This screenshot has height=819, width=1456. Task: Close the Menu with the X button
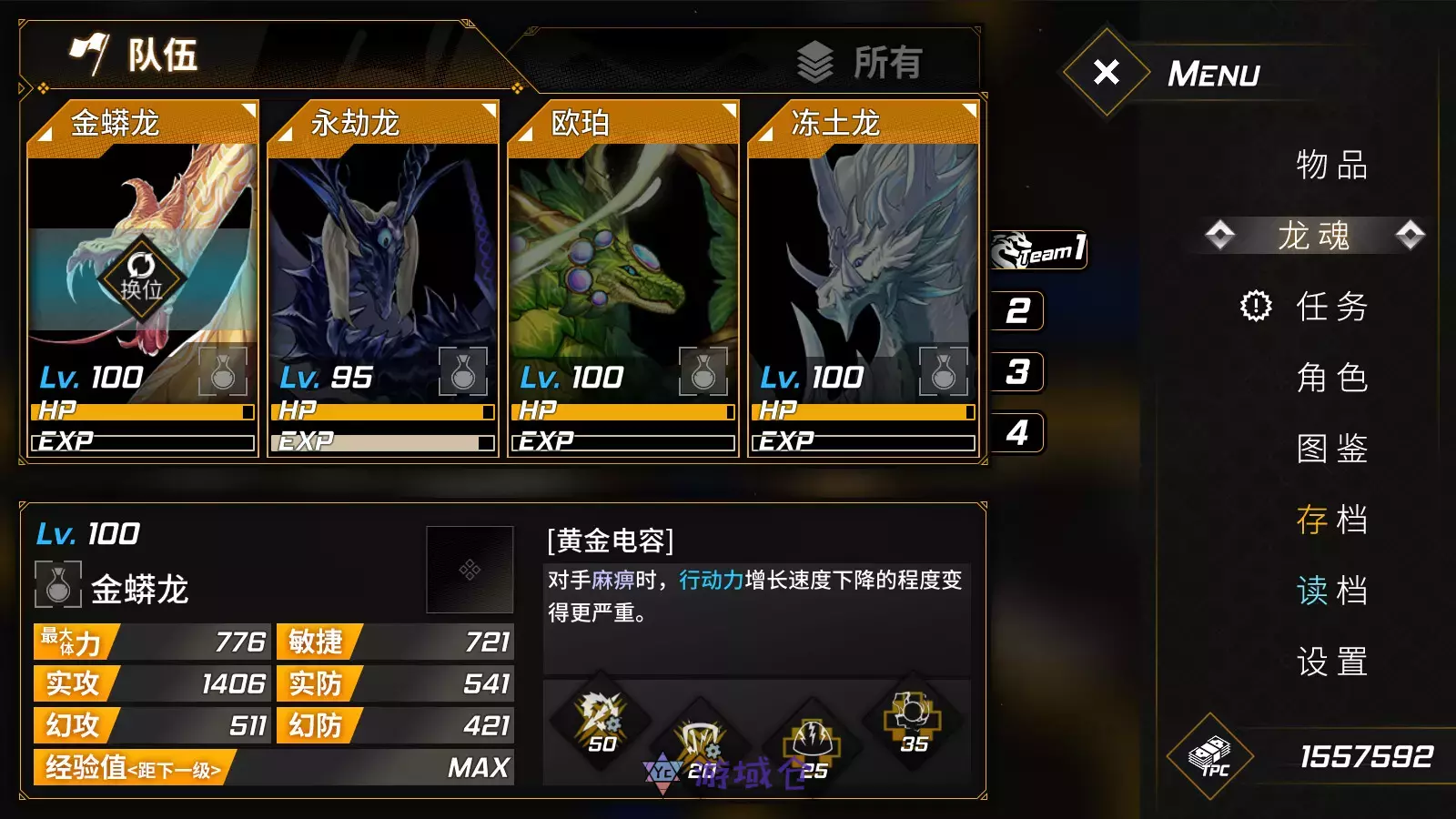[1105, 72]
